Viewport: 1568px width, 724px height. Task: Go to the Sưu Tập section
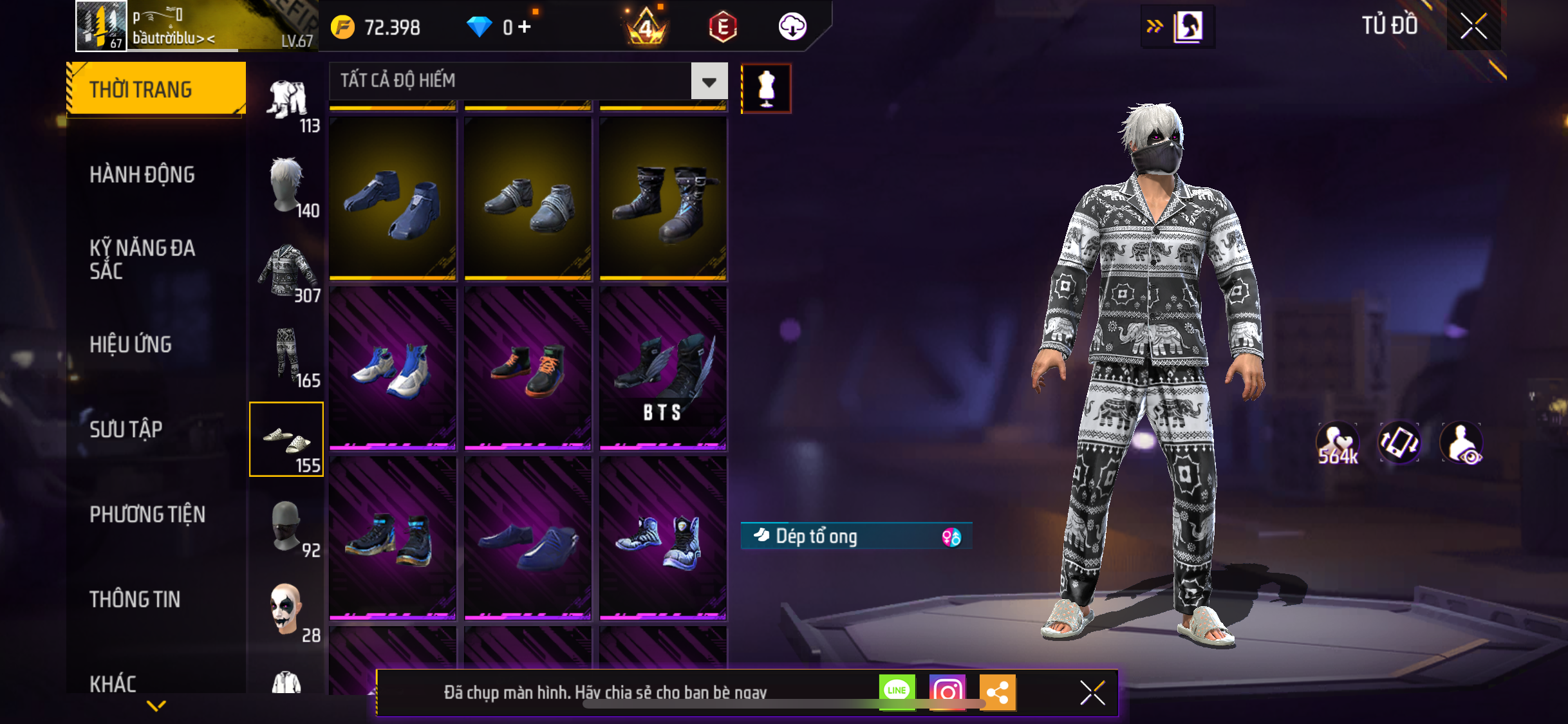coord(126,429)
